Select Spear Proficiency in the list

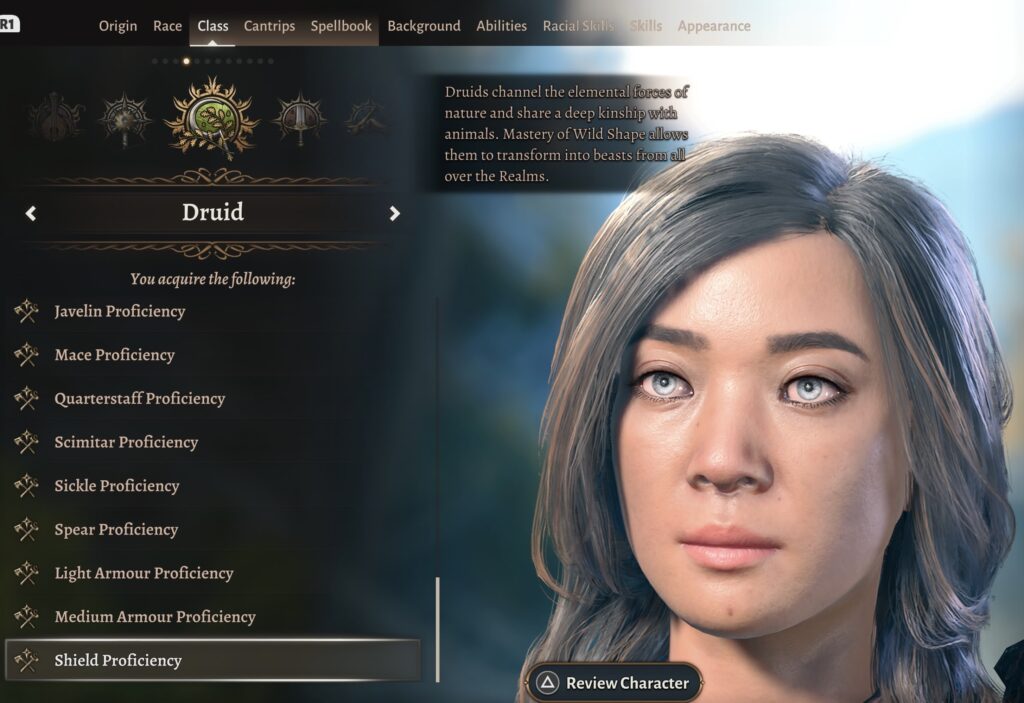116,530
